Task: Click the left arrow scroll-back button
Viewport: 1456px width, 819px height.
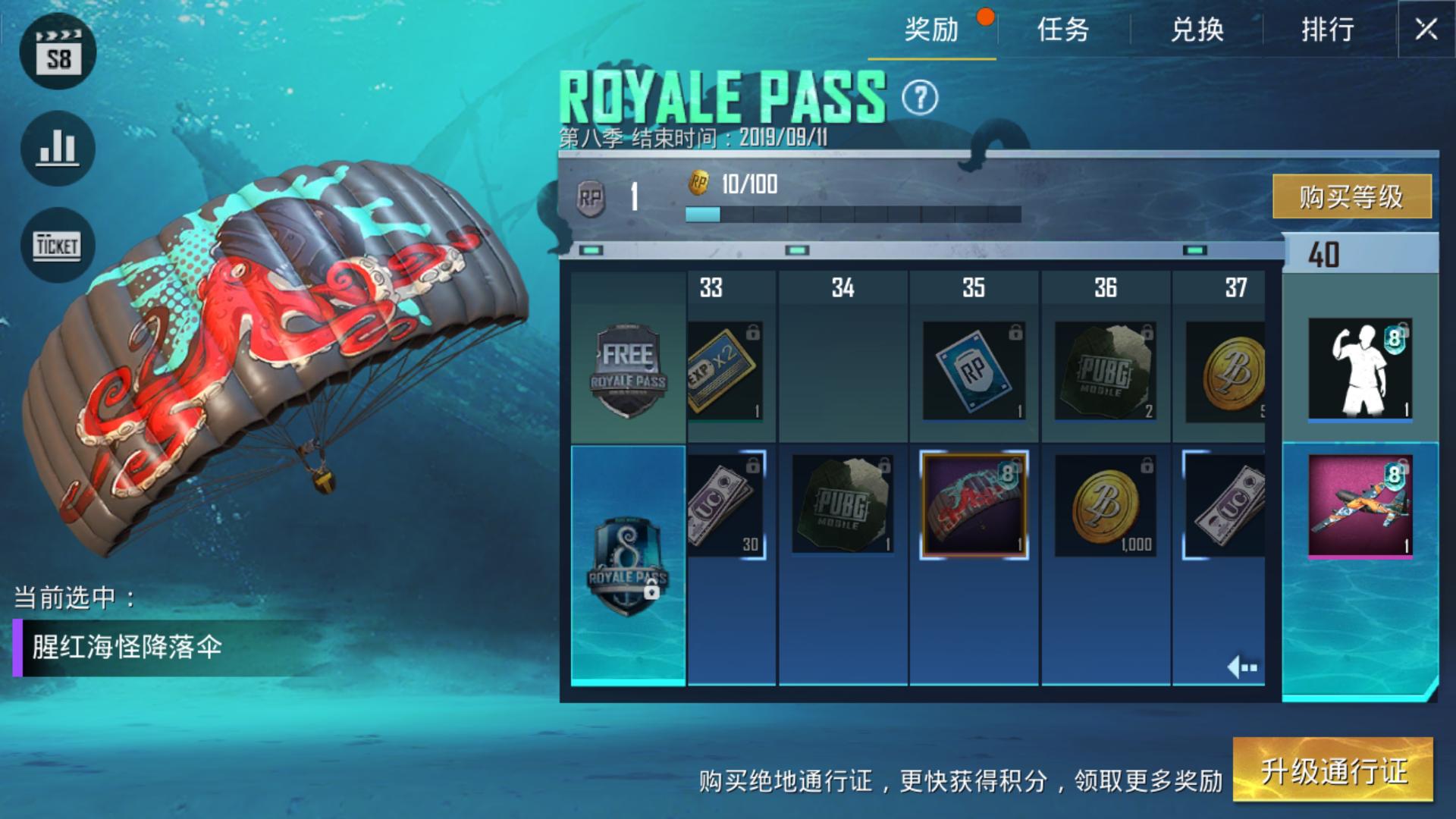Action: [1242, 667]
